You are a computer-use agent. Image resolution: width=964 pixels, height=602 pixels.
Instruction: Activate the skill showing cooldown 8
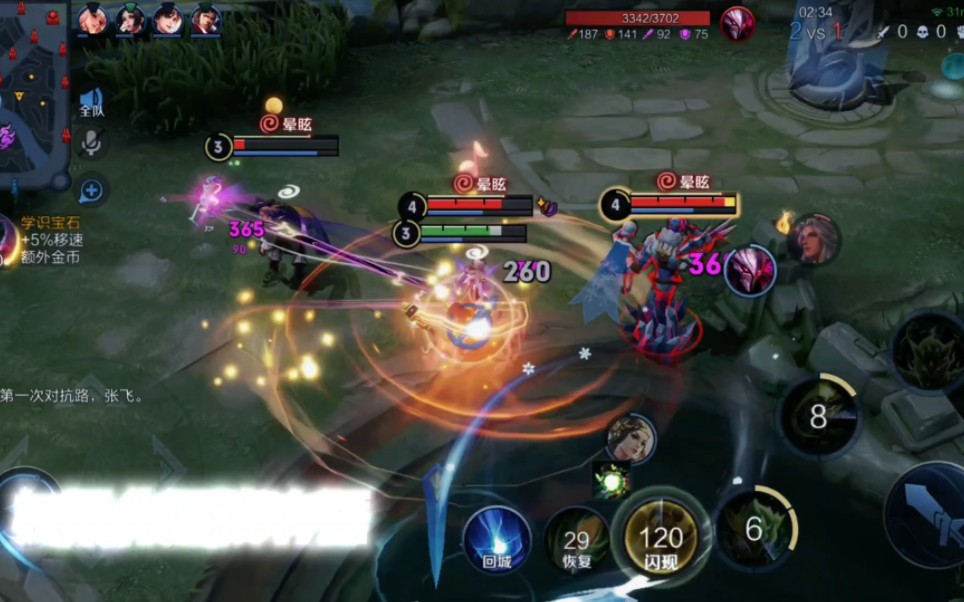(x=819, y=416)
